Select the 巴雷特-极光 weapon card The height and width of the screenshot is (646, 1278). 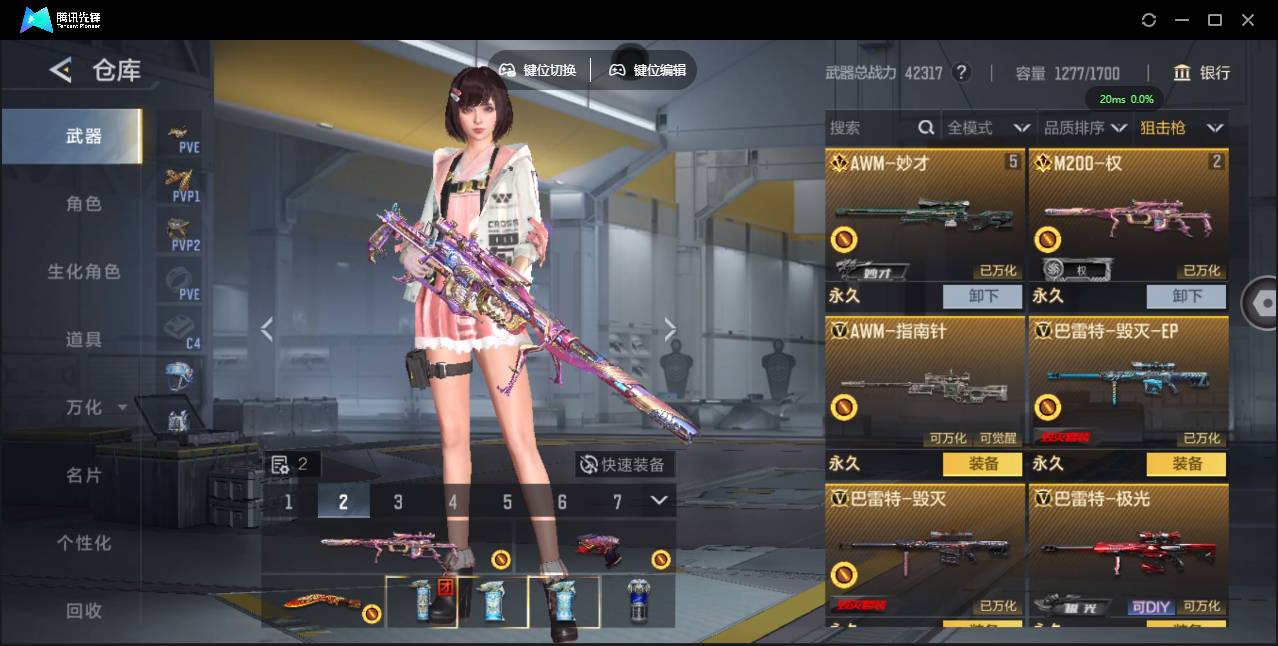point(1128,552)
